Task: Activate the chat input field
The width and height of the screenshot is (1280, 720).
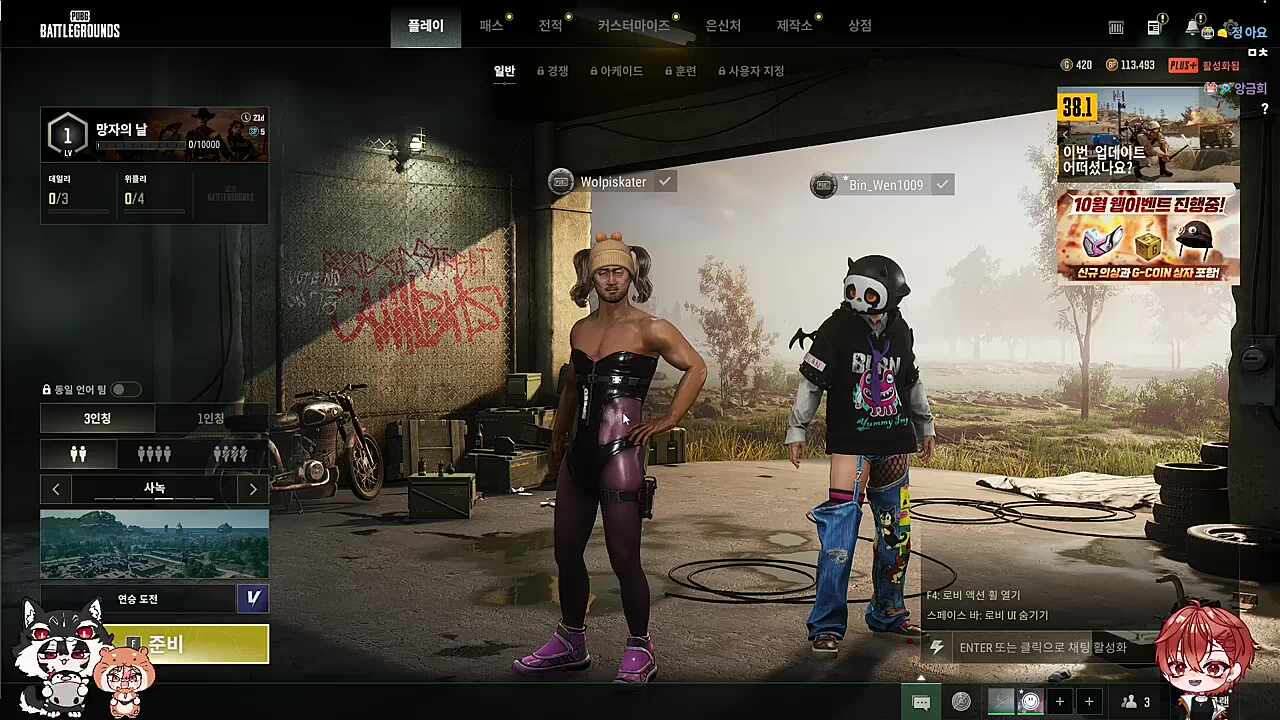Action: pos(1040,647)
